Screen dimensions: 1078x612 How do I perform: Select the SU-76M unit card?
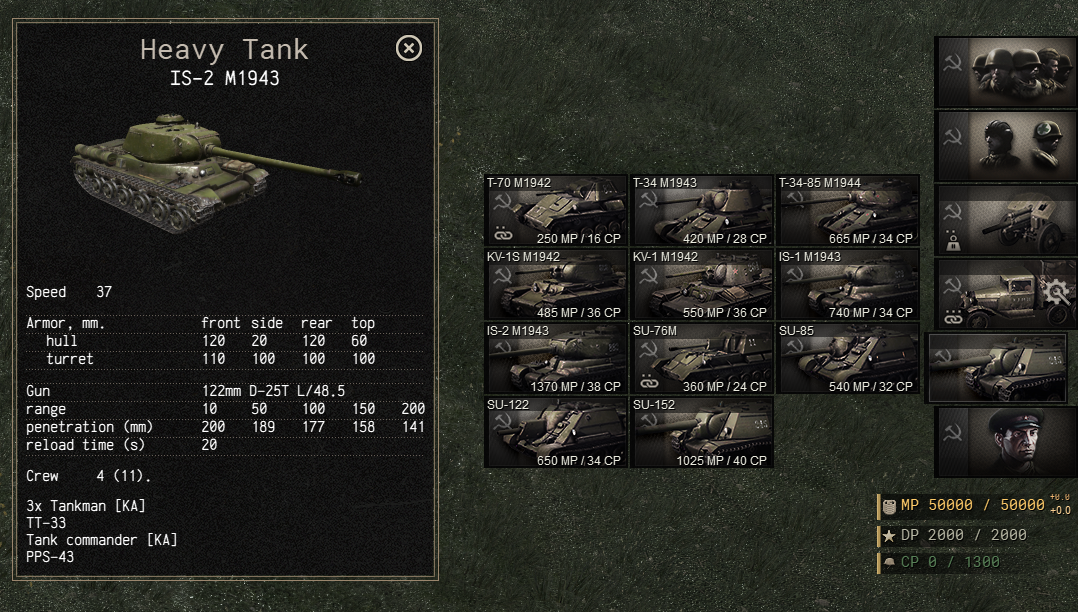pos(701,359)
